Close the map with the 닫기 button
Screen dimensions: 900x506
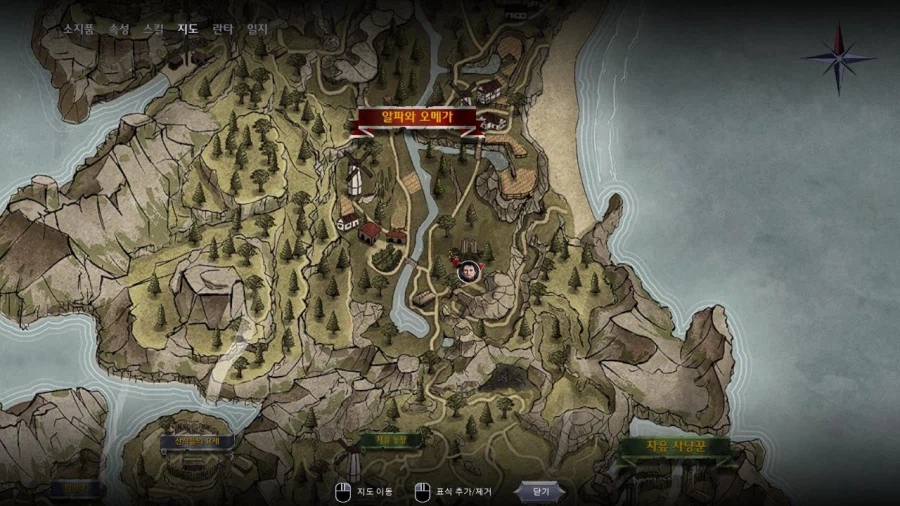point(541,491)
